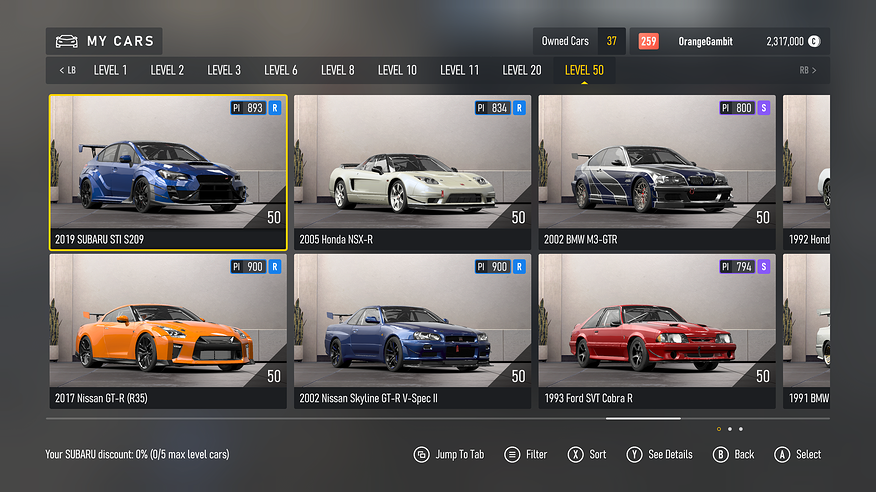The height and width of the screenshot is (492, 876).
Task: Open the LEVEL 10 tab
Action: click(x=397, y=70)
